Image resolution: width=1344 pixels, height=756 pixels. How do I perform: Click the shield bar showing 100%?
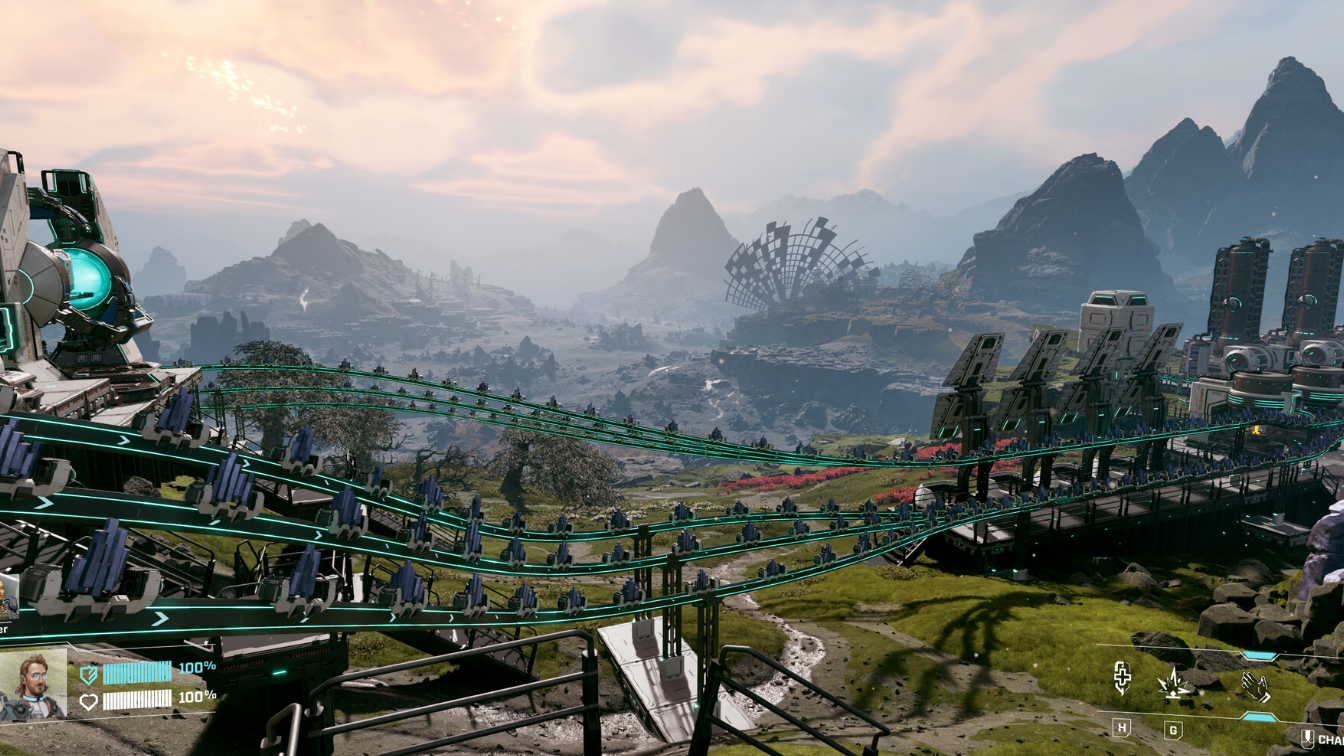137,673
